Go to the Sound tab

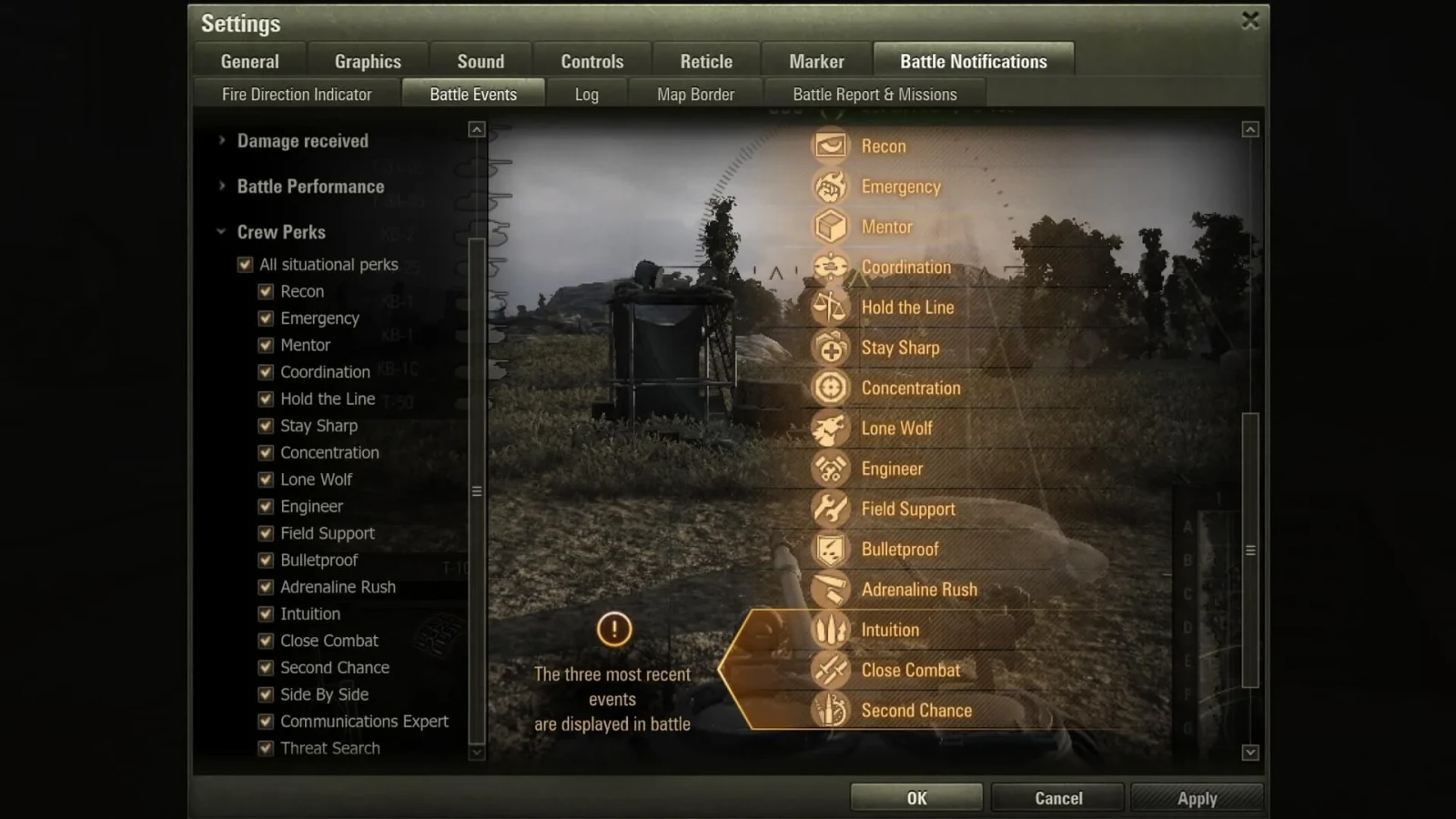480,61
